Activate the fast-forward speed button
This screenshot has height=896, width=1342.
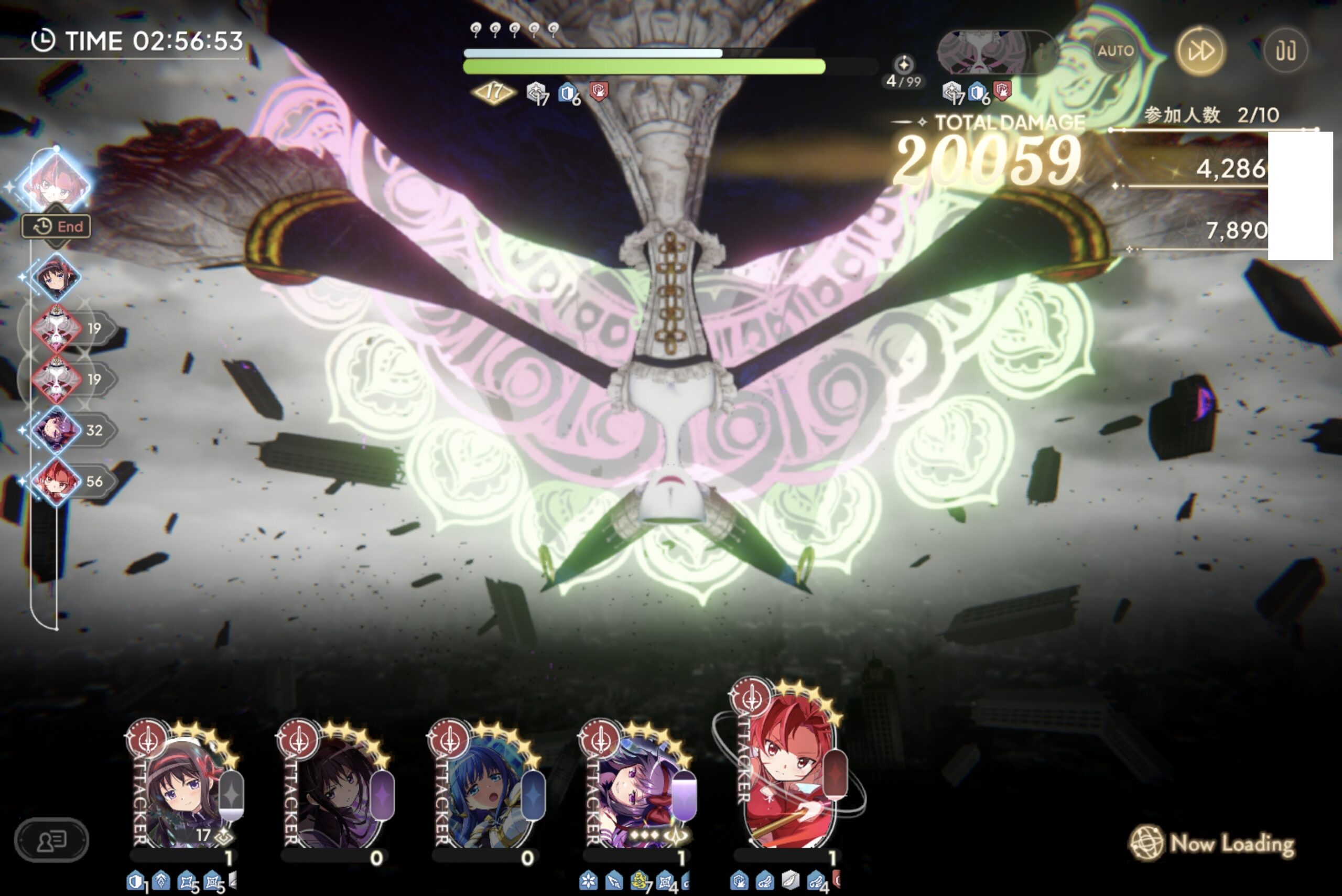1200,51
